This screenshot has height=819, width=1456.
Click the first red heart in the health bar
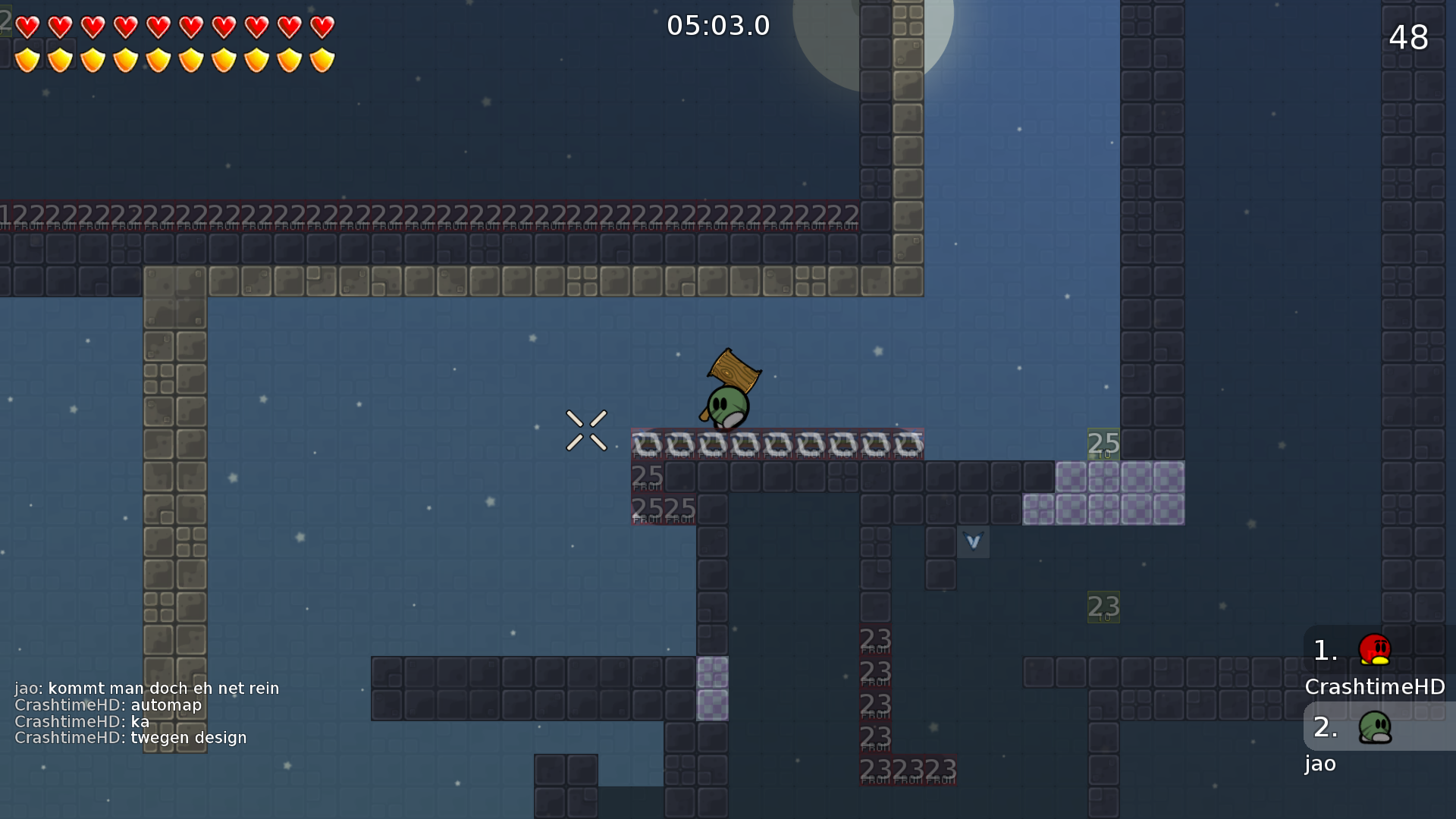tap(27, 27)
